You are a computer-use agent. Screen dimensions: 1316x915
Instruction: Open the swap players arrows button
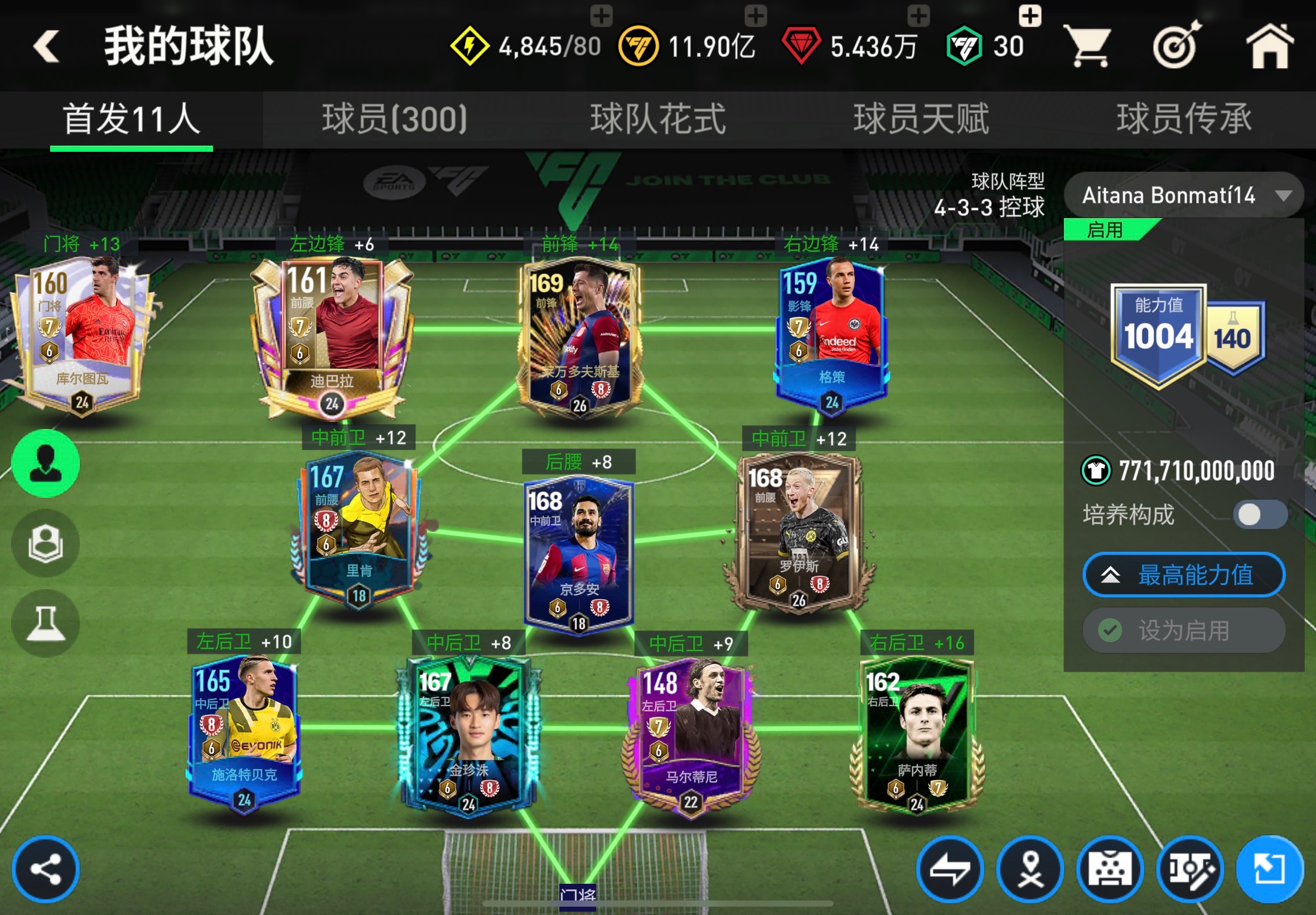950,869
